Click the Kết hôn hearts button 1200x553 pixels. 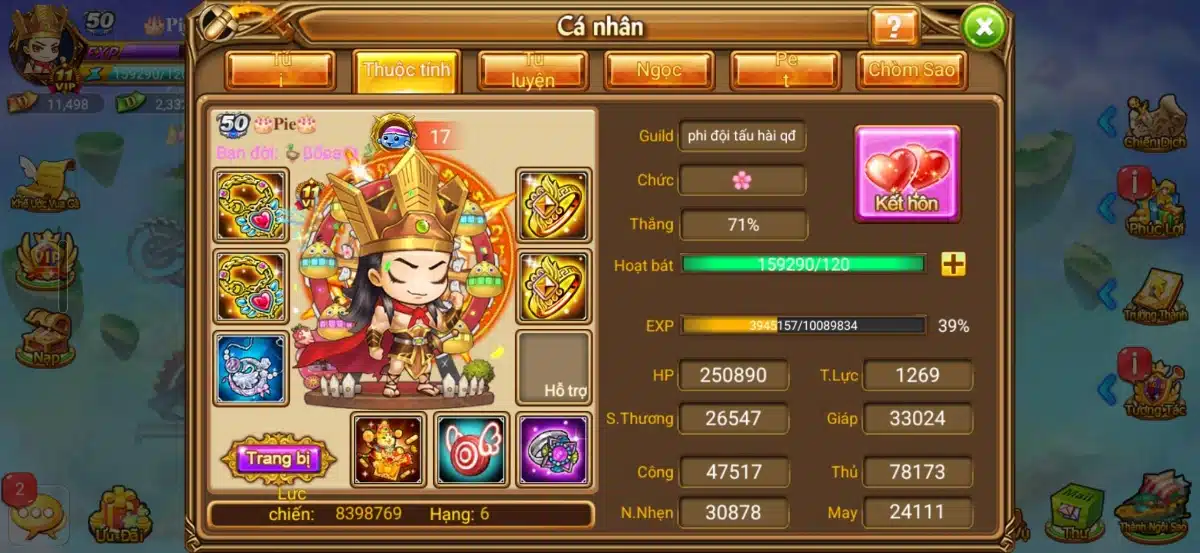907,173
